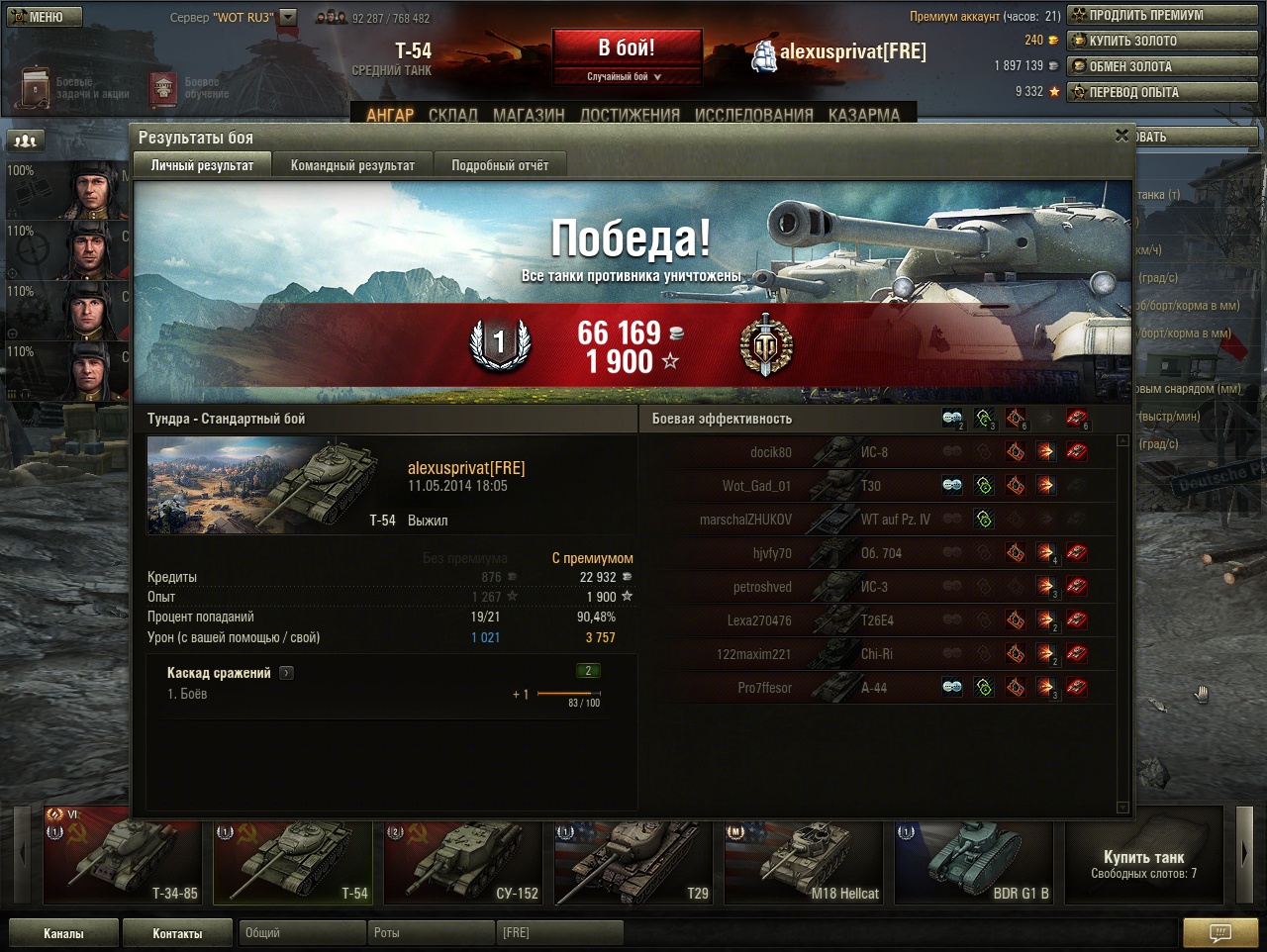This screenshot has width=1267, height=952.
Task: Open the server selection dropdown
Action: (x=288, y=17)
